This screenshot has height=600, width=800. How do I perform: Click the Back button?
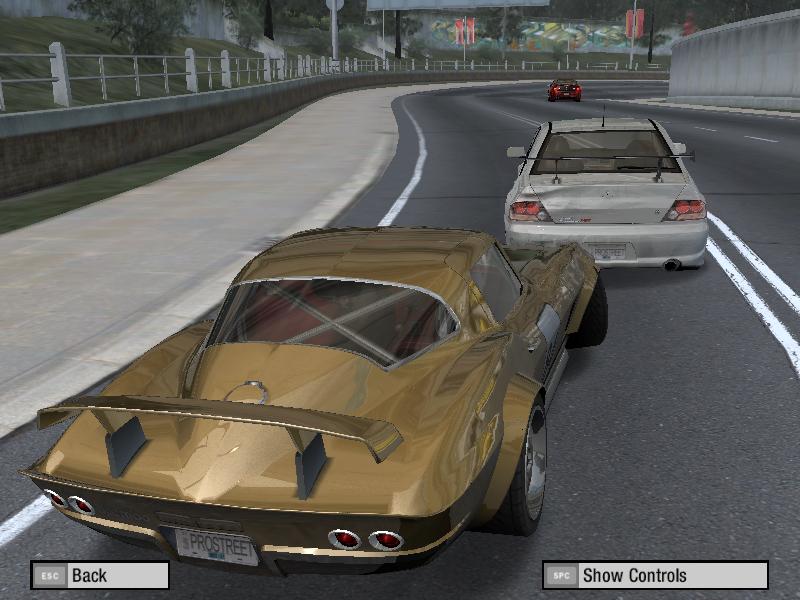coord(99,575)
